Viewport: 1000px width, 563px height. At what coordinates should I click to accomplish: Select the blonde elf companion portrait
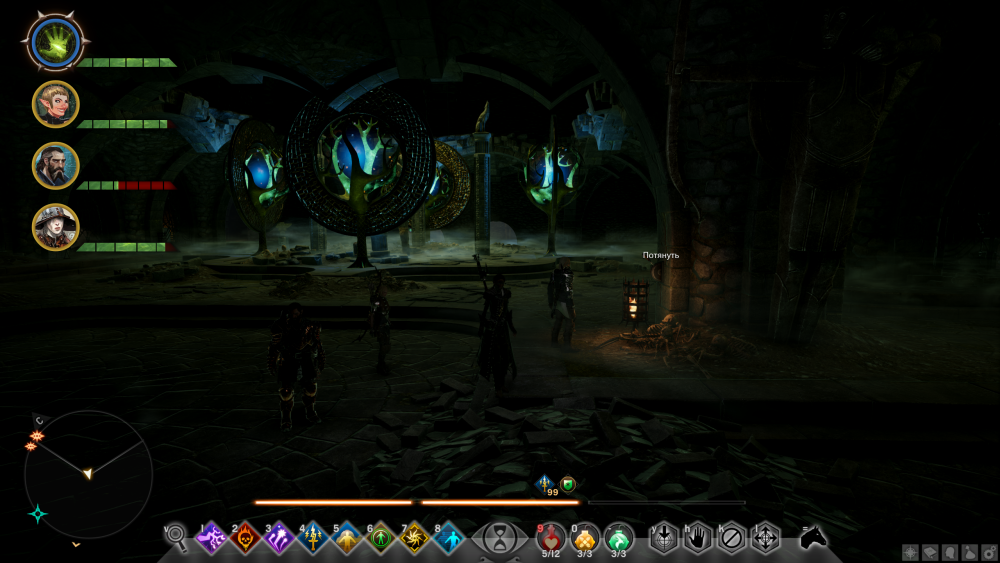[x=55, y=104]
